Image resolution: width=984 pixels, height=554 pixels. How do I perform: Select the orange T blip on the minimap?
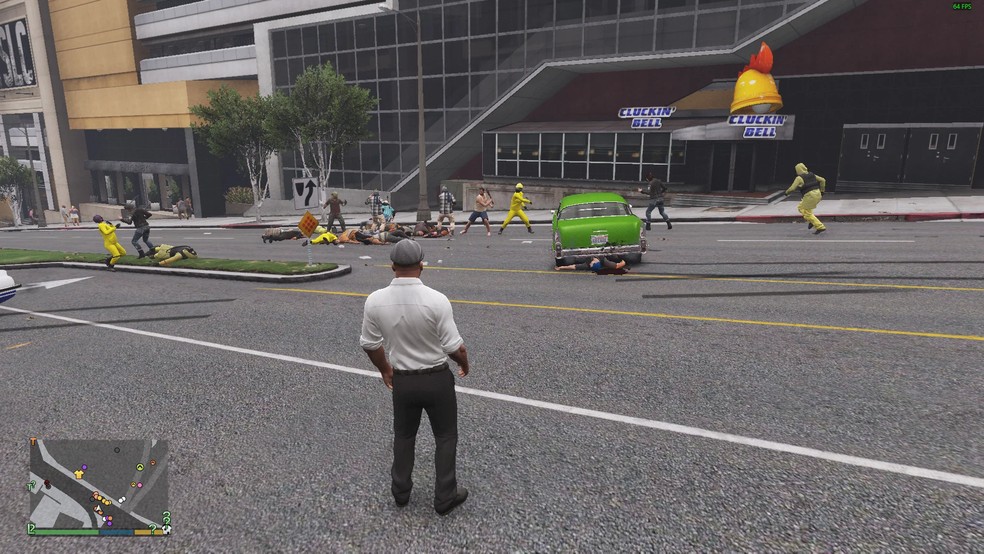33,441
